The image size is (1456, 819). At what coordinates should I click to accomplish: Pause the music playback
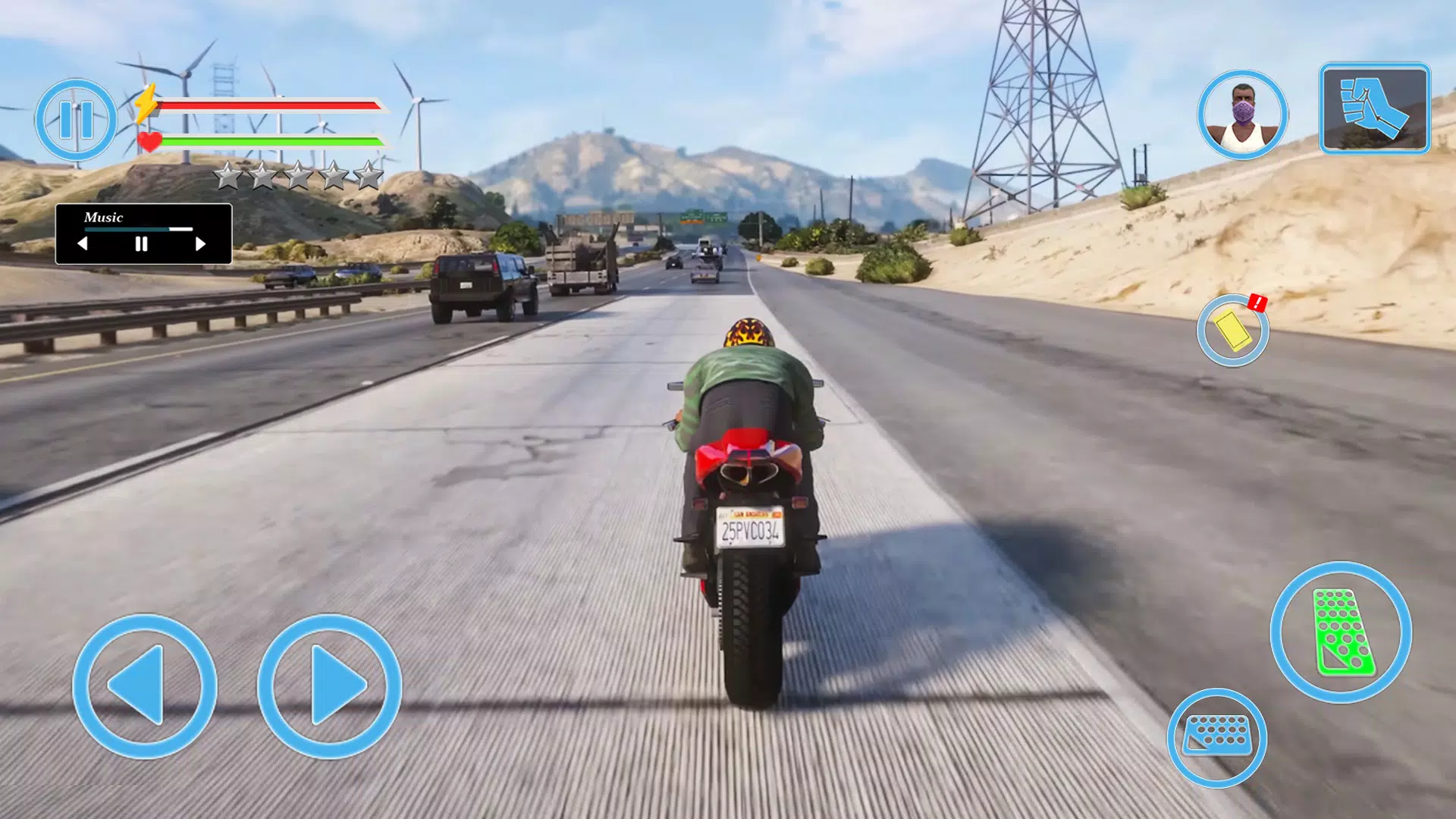point(141,244)
